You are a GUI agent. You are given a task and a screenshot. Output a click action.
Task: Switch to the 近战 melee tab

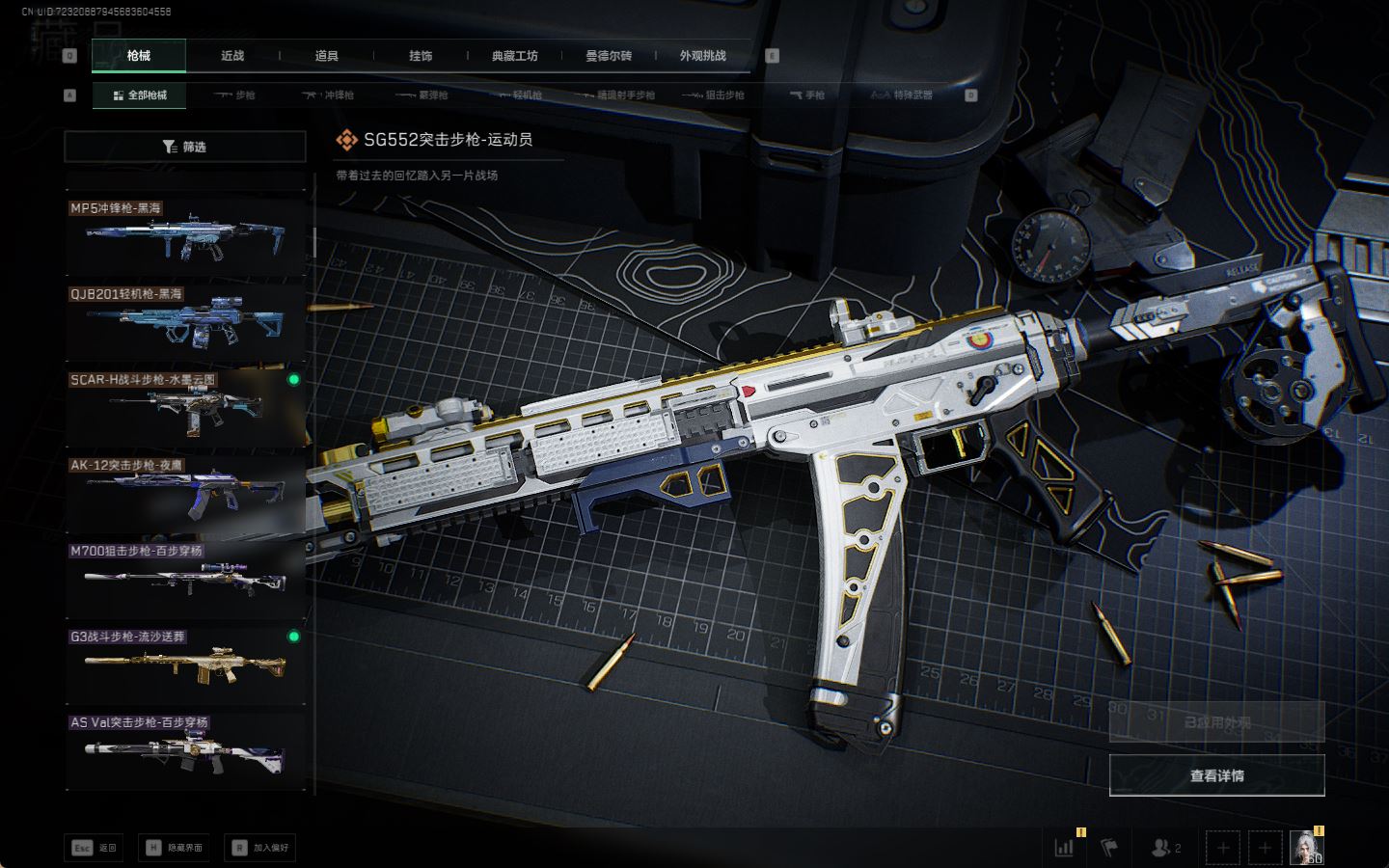(232, 56)
